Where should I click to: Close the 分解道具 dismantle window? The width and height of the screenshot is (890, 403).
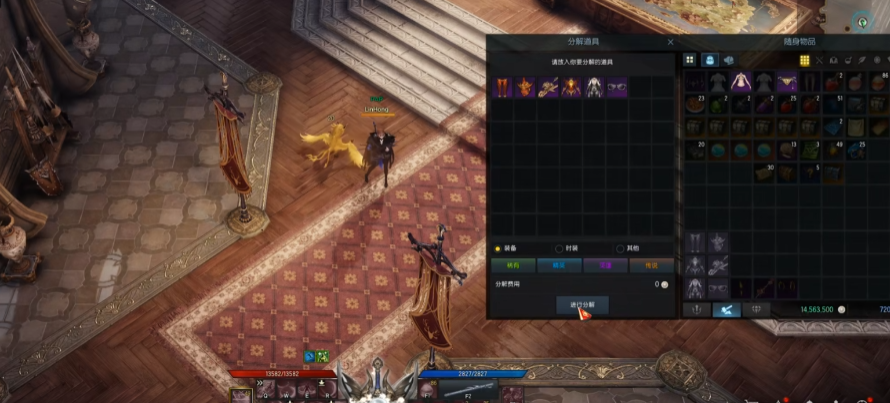point(670,43)
